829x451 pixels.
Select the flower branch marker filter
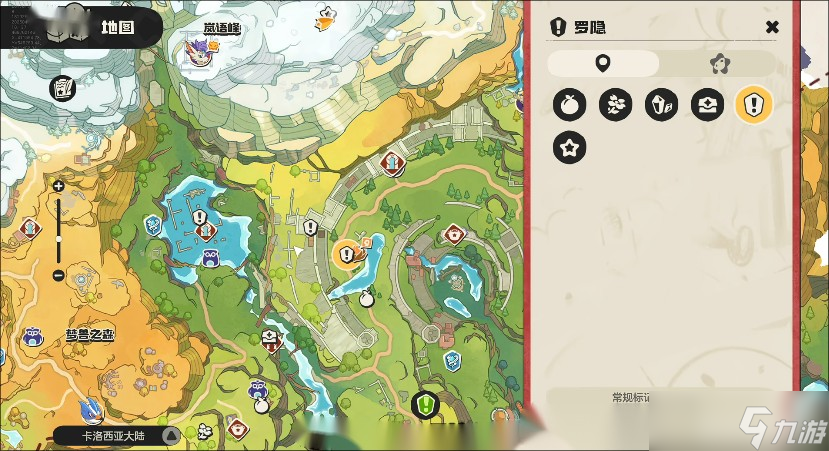pyautogui.click(x=615, y=104)
